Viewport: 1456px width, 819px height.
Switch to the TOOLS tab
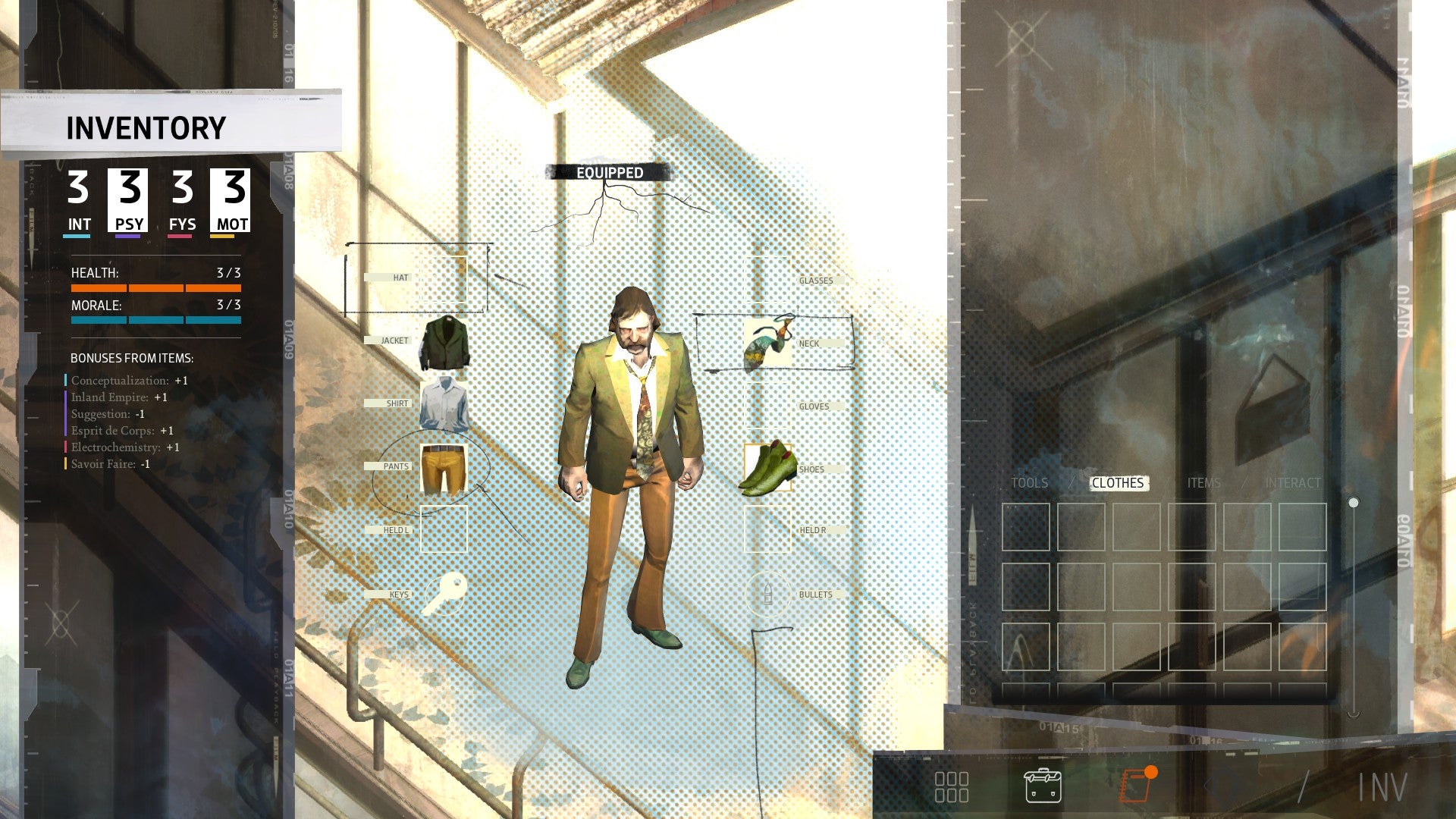1030,483
